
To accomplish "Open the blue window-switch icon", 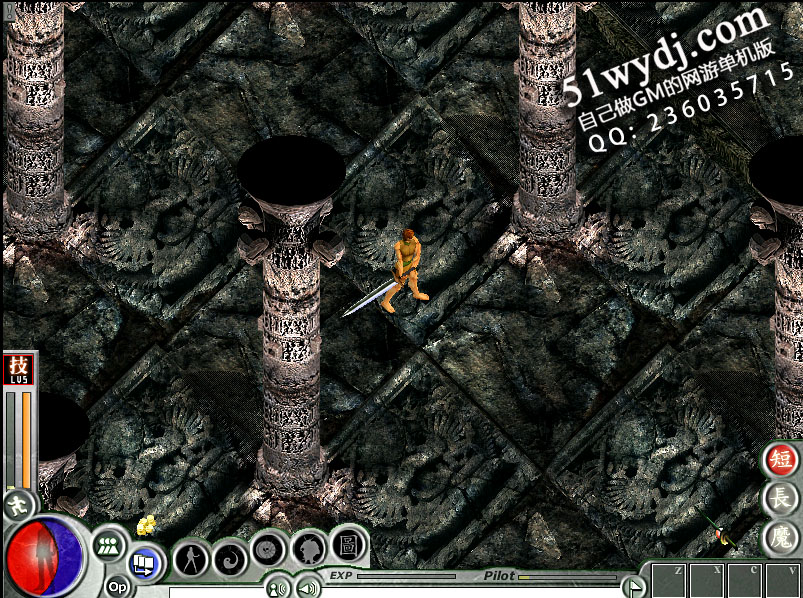I will [x=143, y=565].
